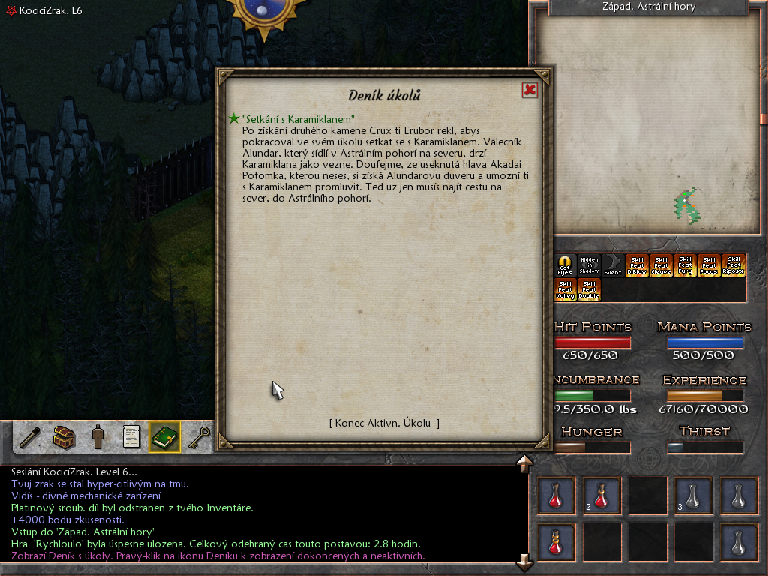Image resolution: width=768 pixels, height=576 pixels.
Task: Use the grey flask stacked with 3
Action: point(692,495)
